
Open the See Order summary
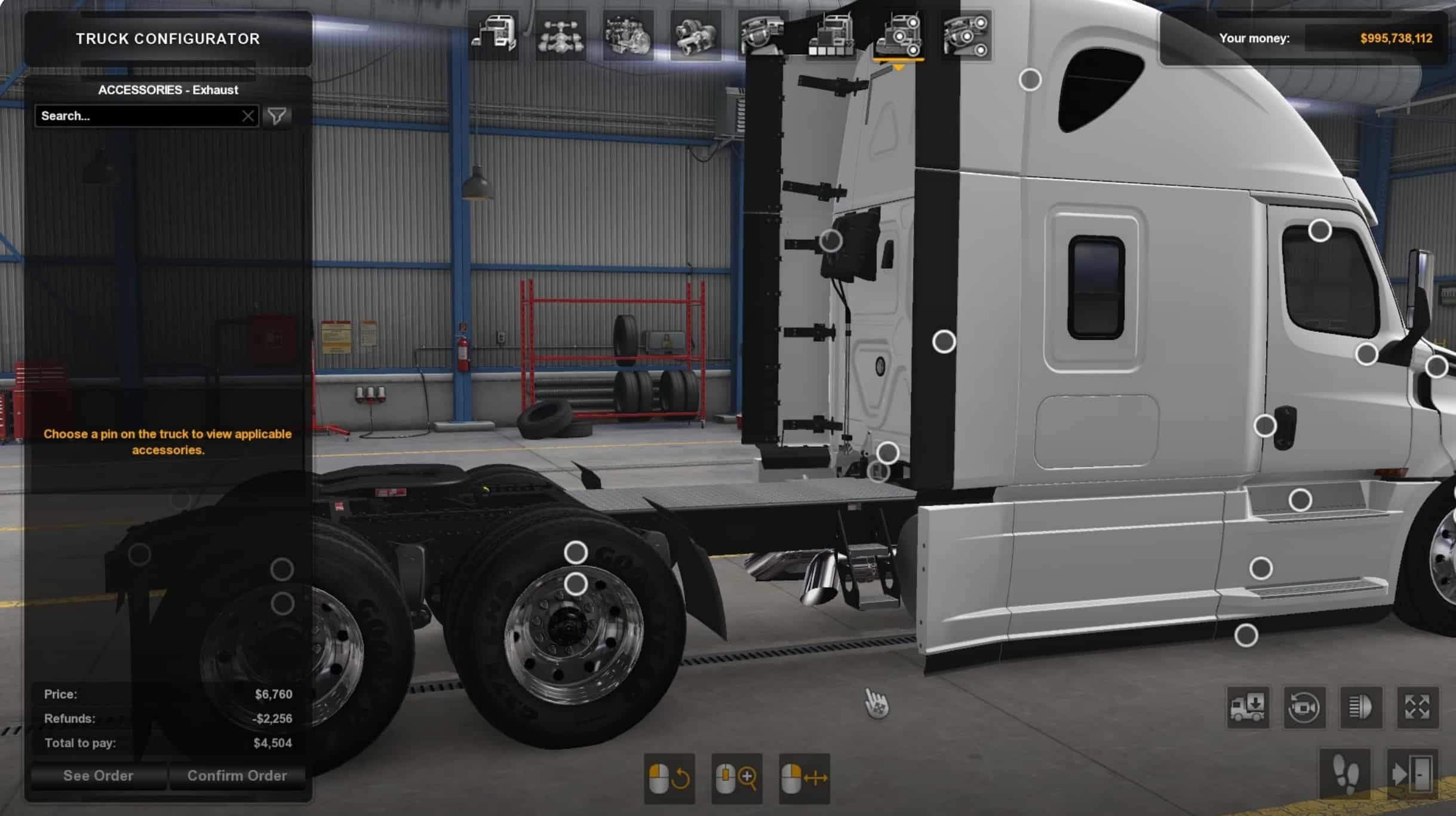click(x=99, y=775)
